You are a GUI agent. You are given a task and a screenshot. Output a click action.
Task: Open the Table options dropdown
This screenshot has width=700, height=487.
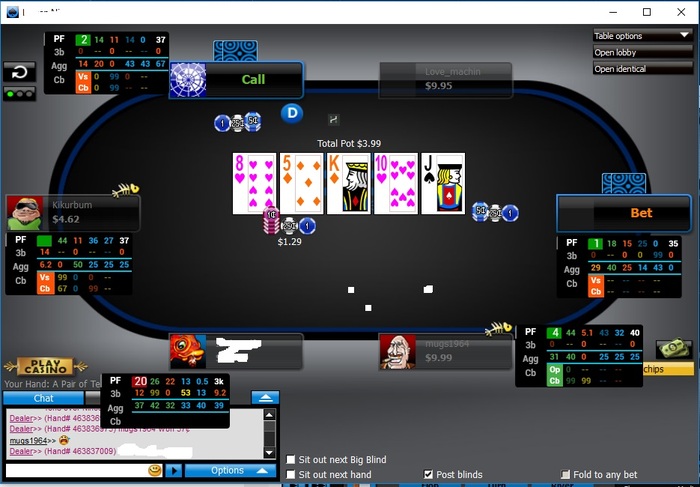coord(641,36)
